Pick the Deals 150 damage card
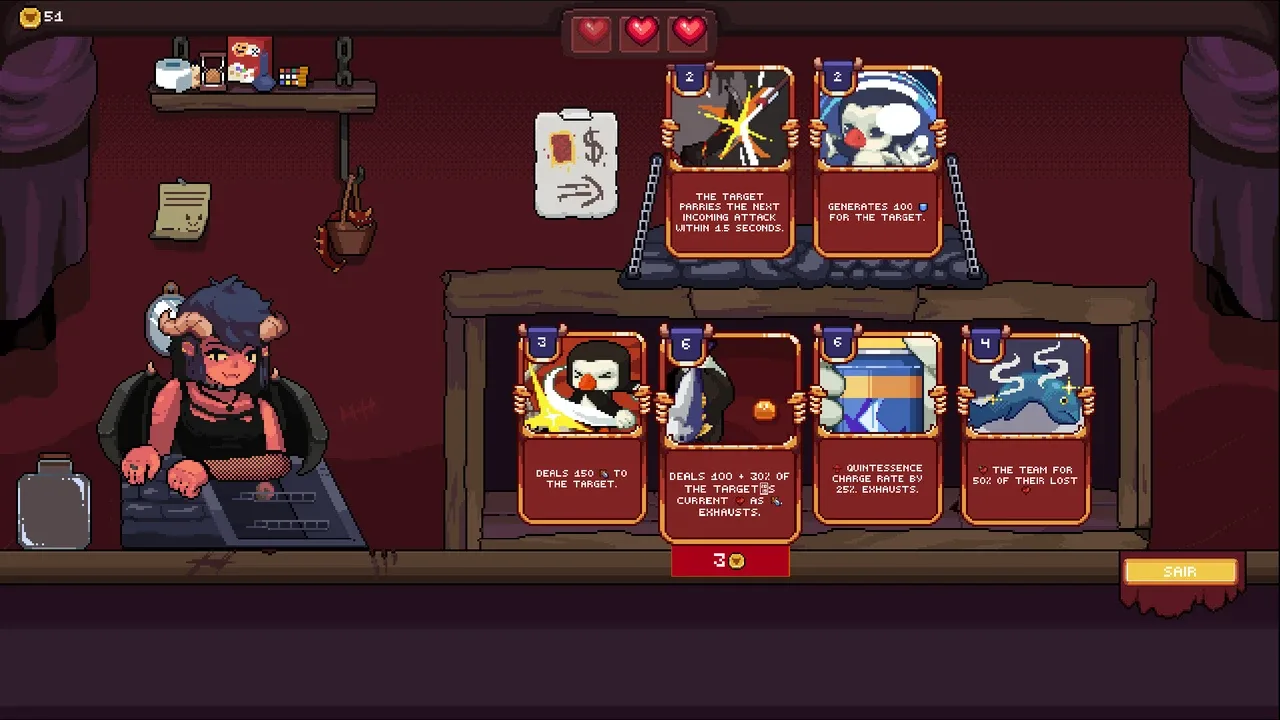 click(x=581, y=428)
